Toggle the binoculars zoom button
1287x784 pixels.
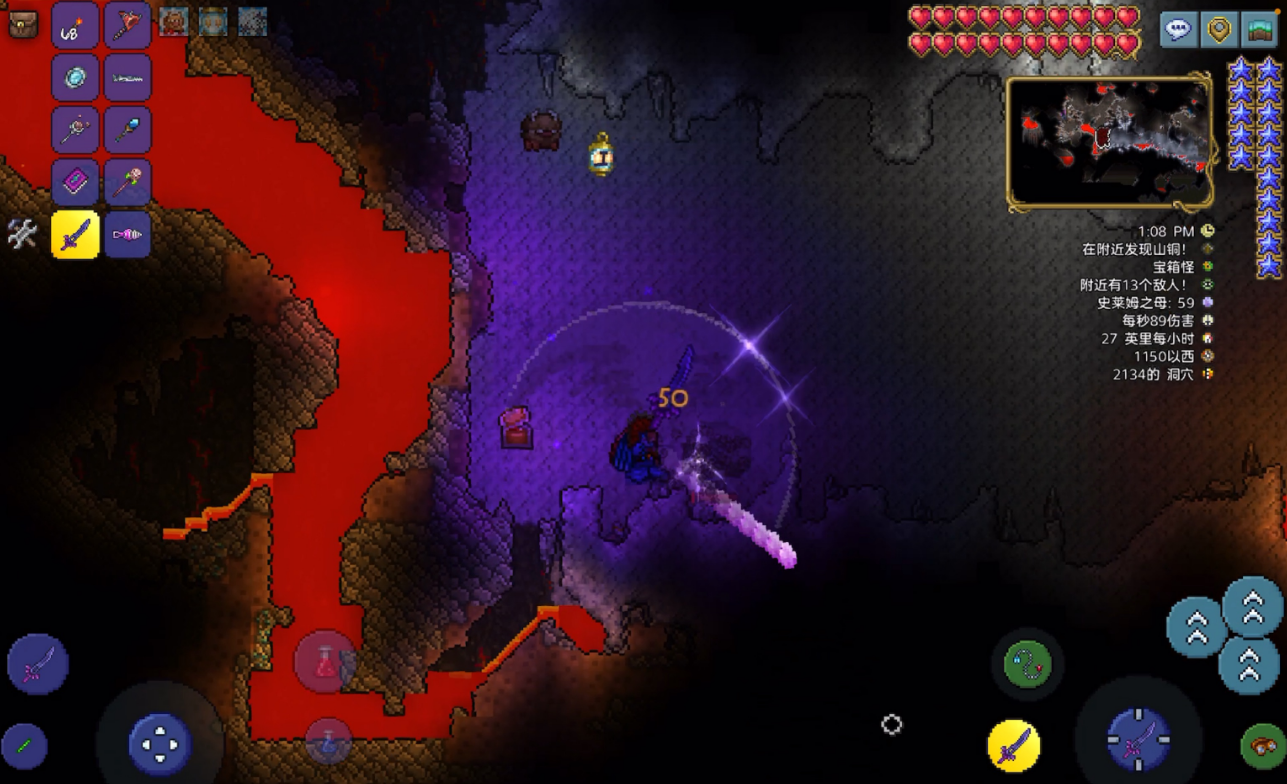pos(1263,746)
